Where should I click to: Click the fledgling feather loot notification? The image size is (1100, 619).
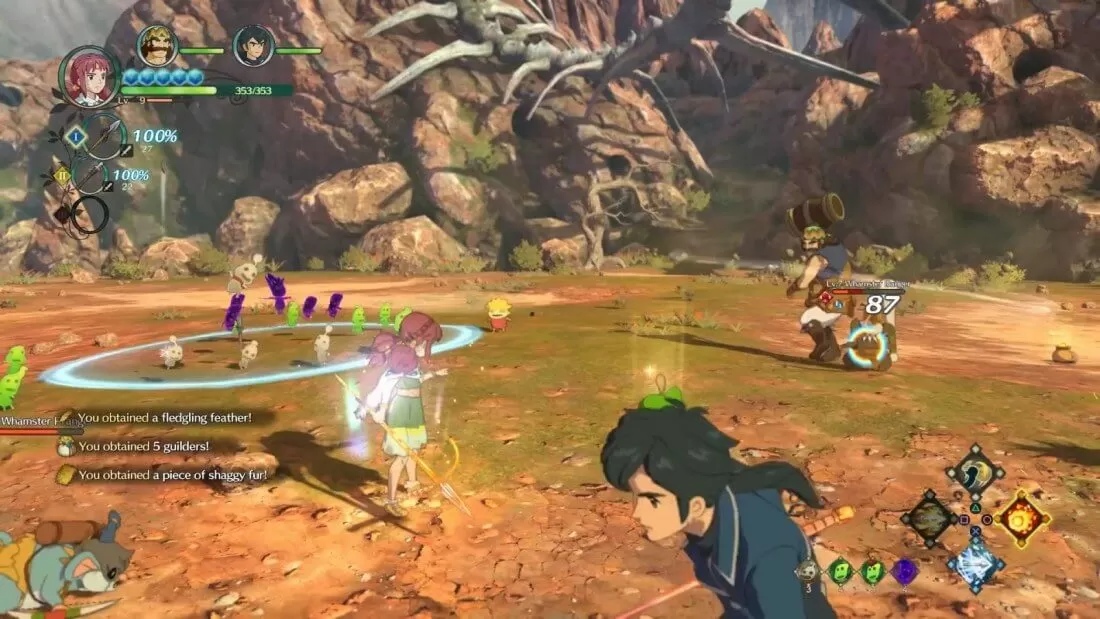[x=164, y=418]
